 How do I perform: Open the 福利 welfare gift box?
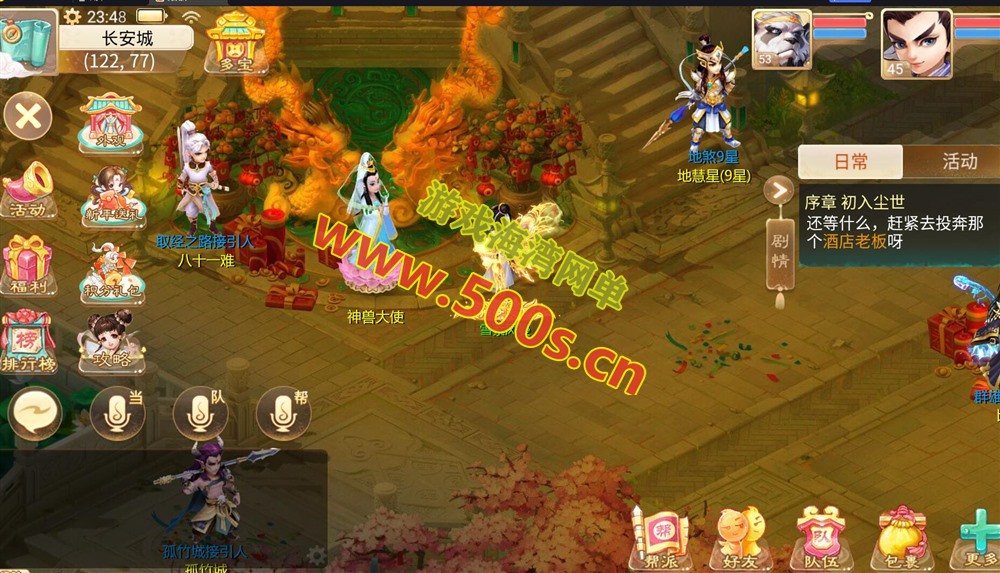click(28, 267)
